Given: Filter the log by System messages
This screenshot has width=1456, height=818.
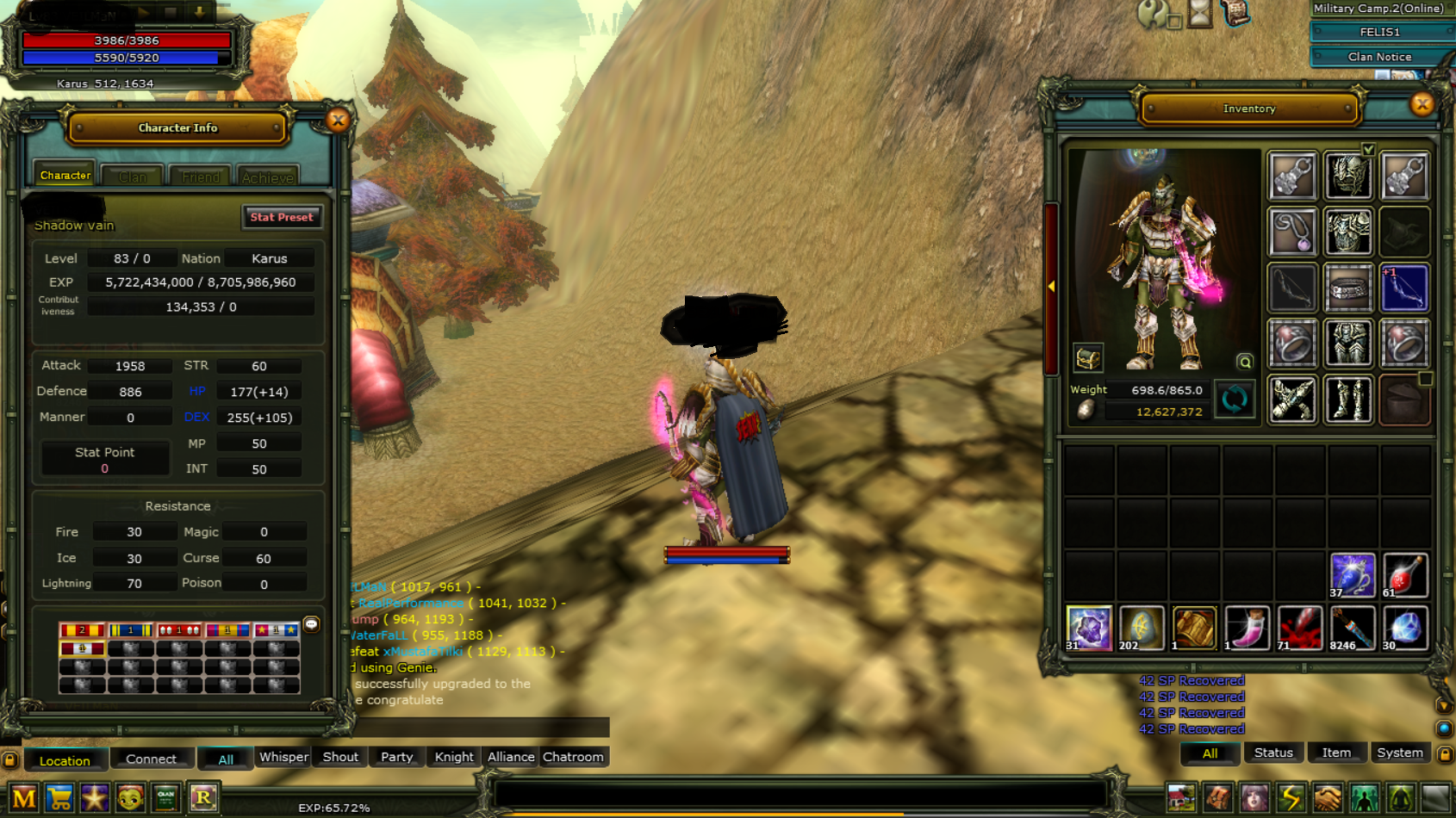Looking at the screenshot, I should (1399, 753).
